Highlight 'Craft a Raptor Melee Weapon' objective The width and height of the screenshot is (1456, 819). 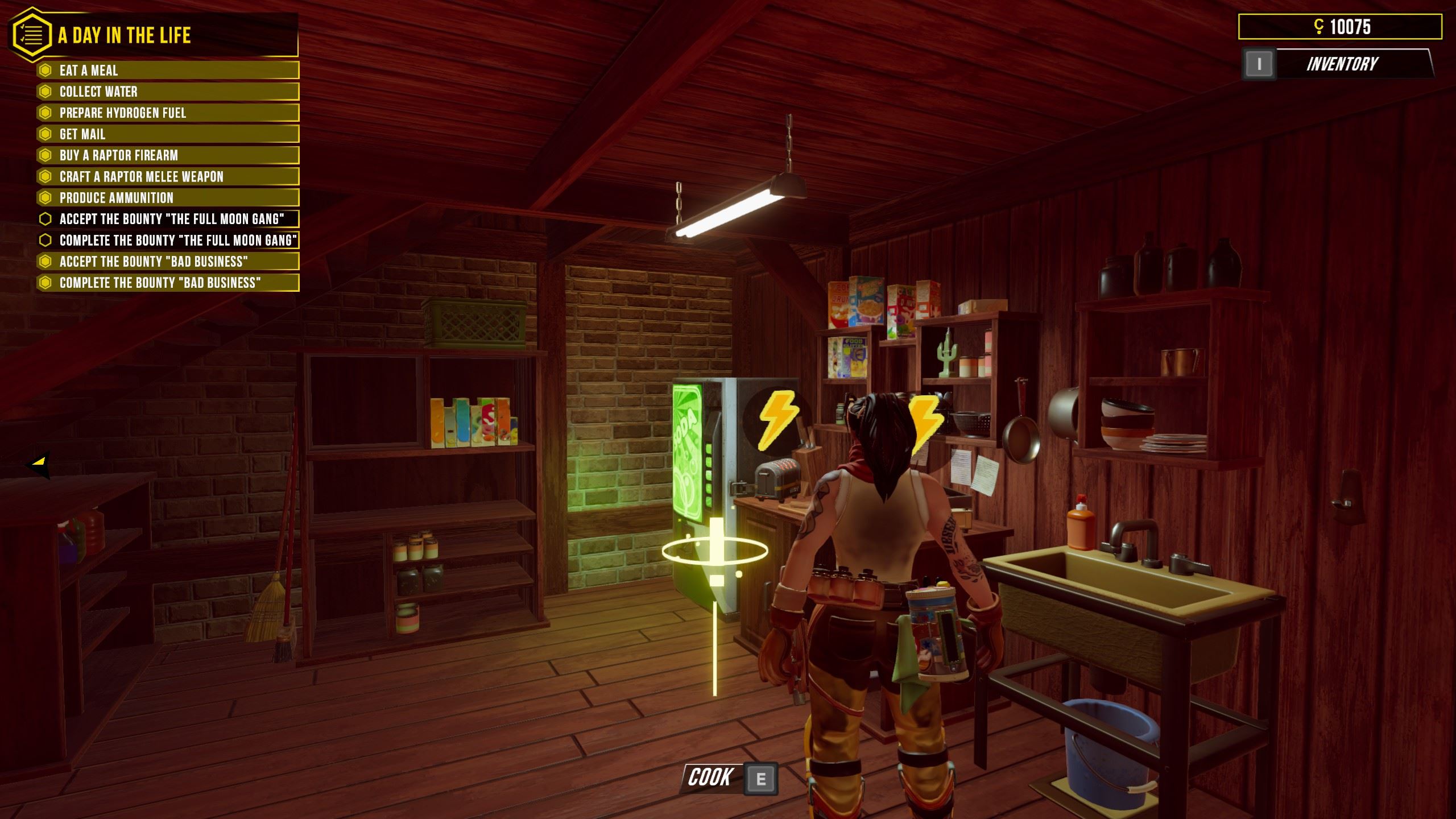coord(168,176)
